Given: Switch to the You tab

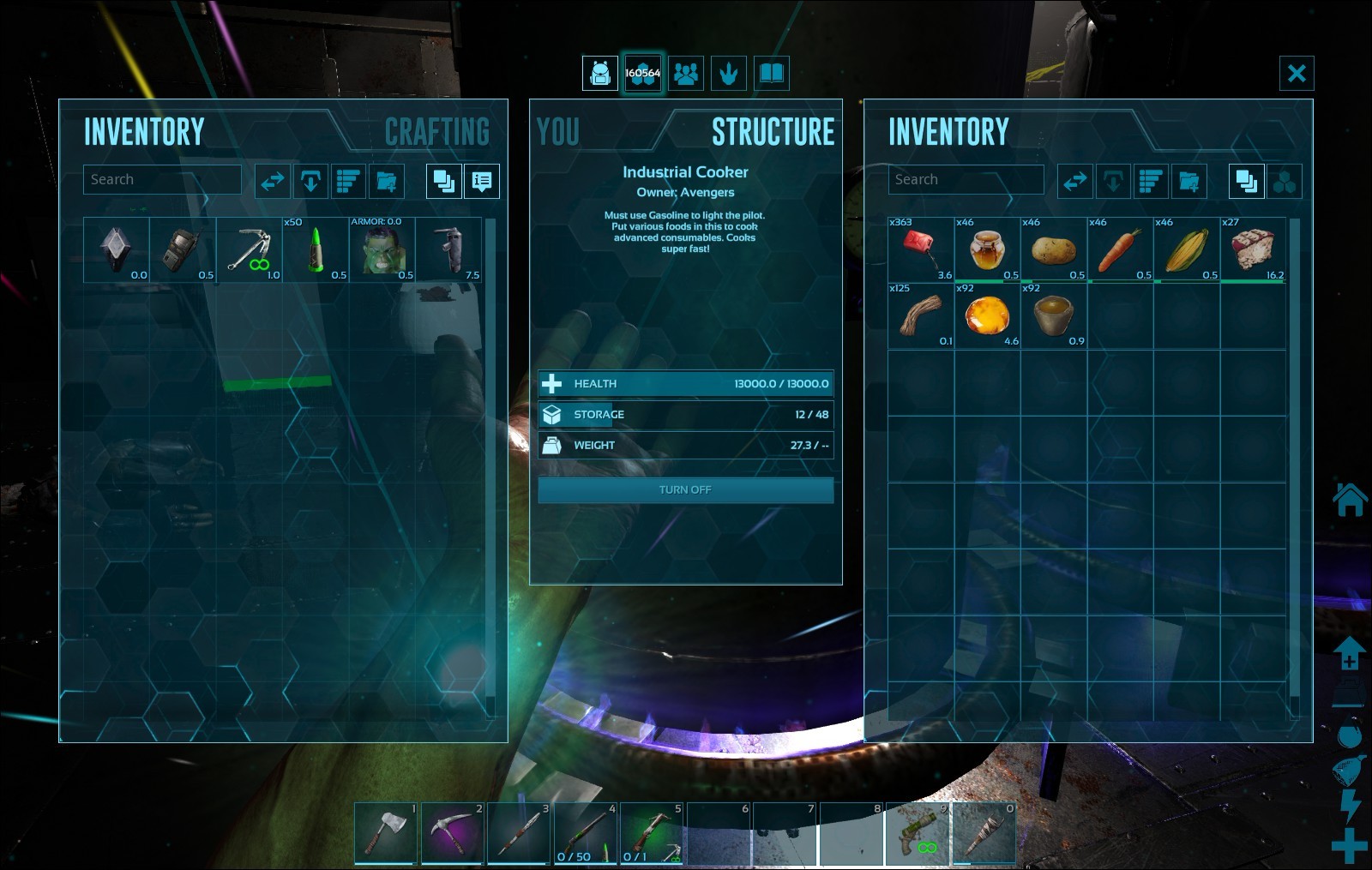Looking at the screenshot, I should point(558,132).
